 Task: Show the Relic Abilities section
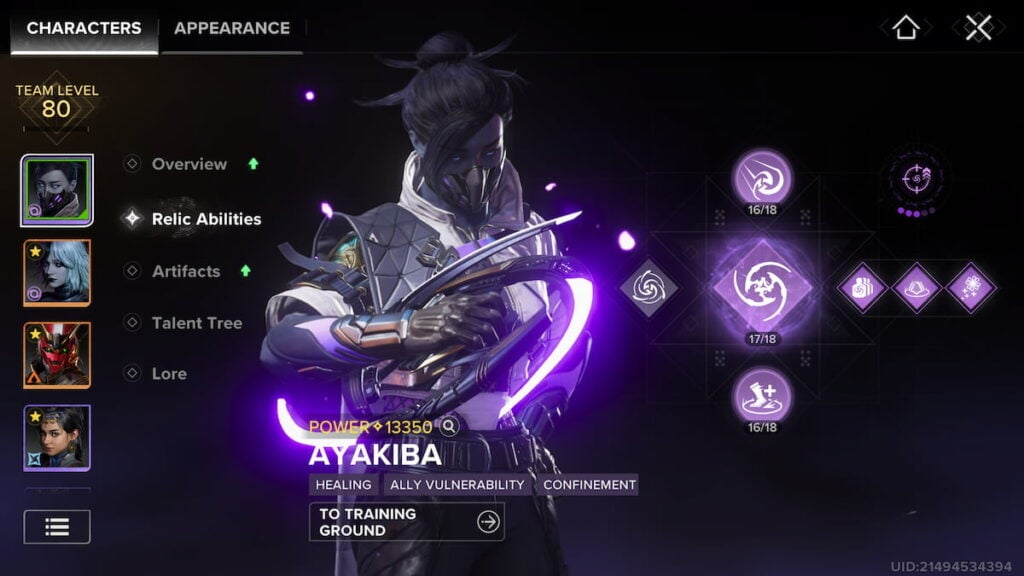pos(206,219)
